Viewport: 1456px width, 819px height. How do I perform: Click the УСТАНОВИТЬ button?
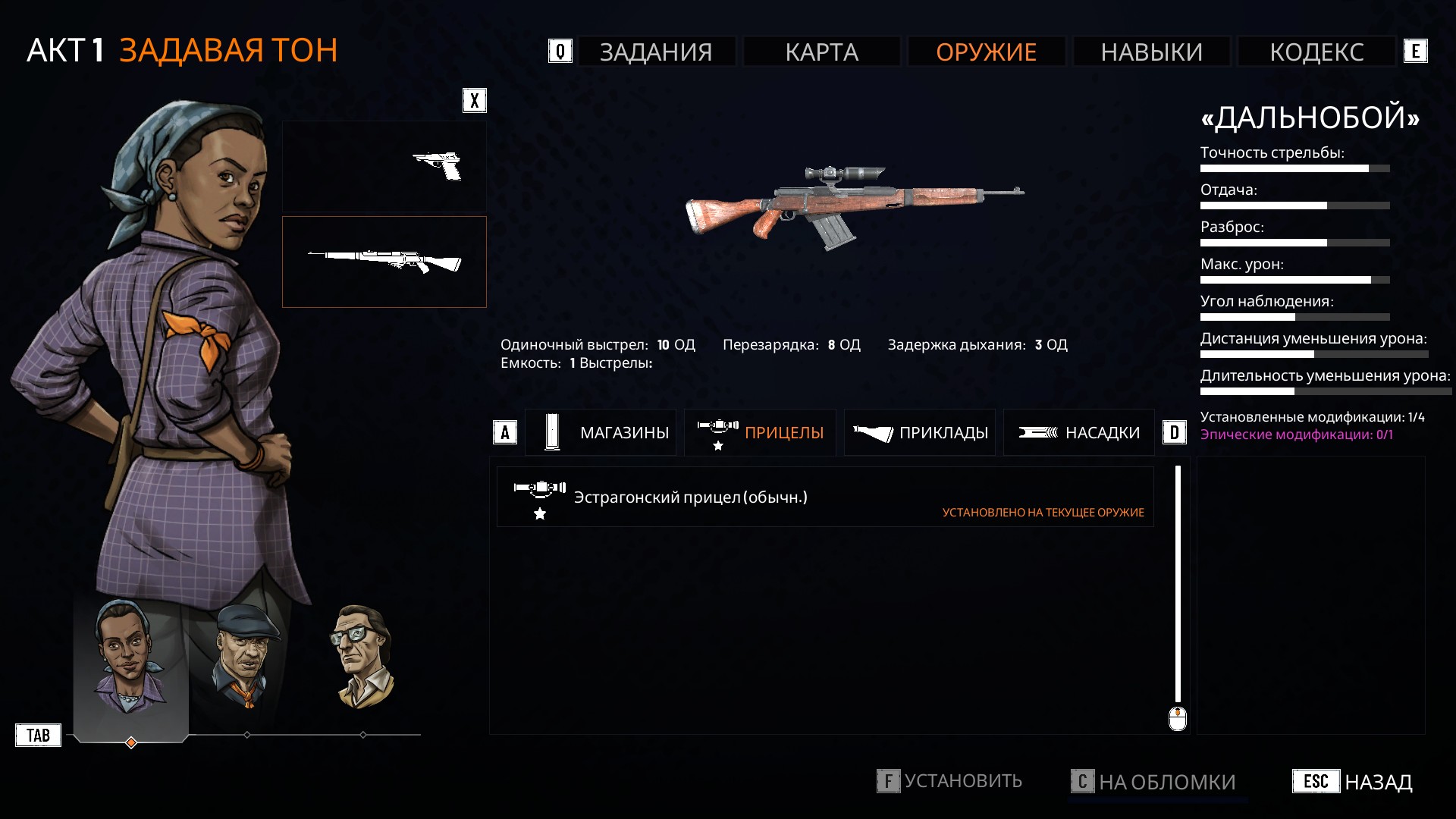pyautogui.click(x=949, y=781)
